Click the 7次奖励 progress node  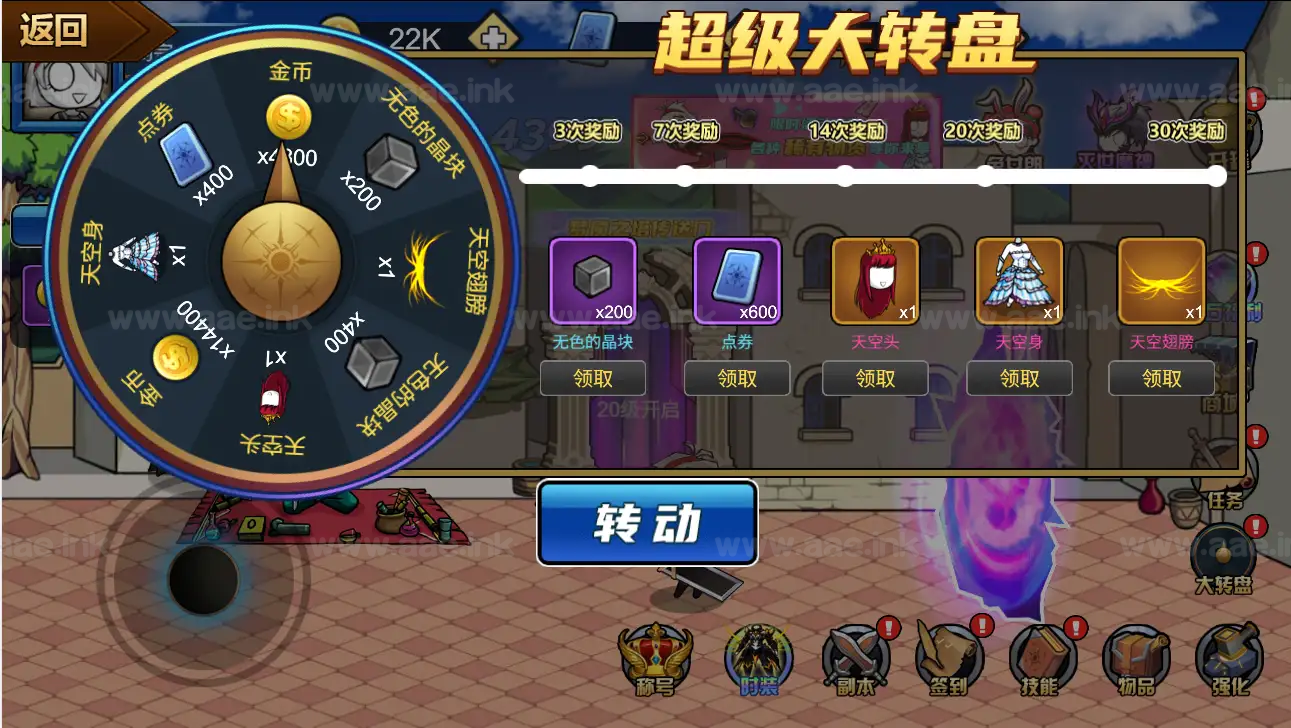click(684, 176)
